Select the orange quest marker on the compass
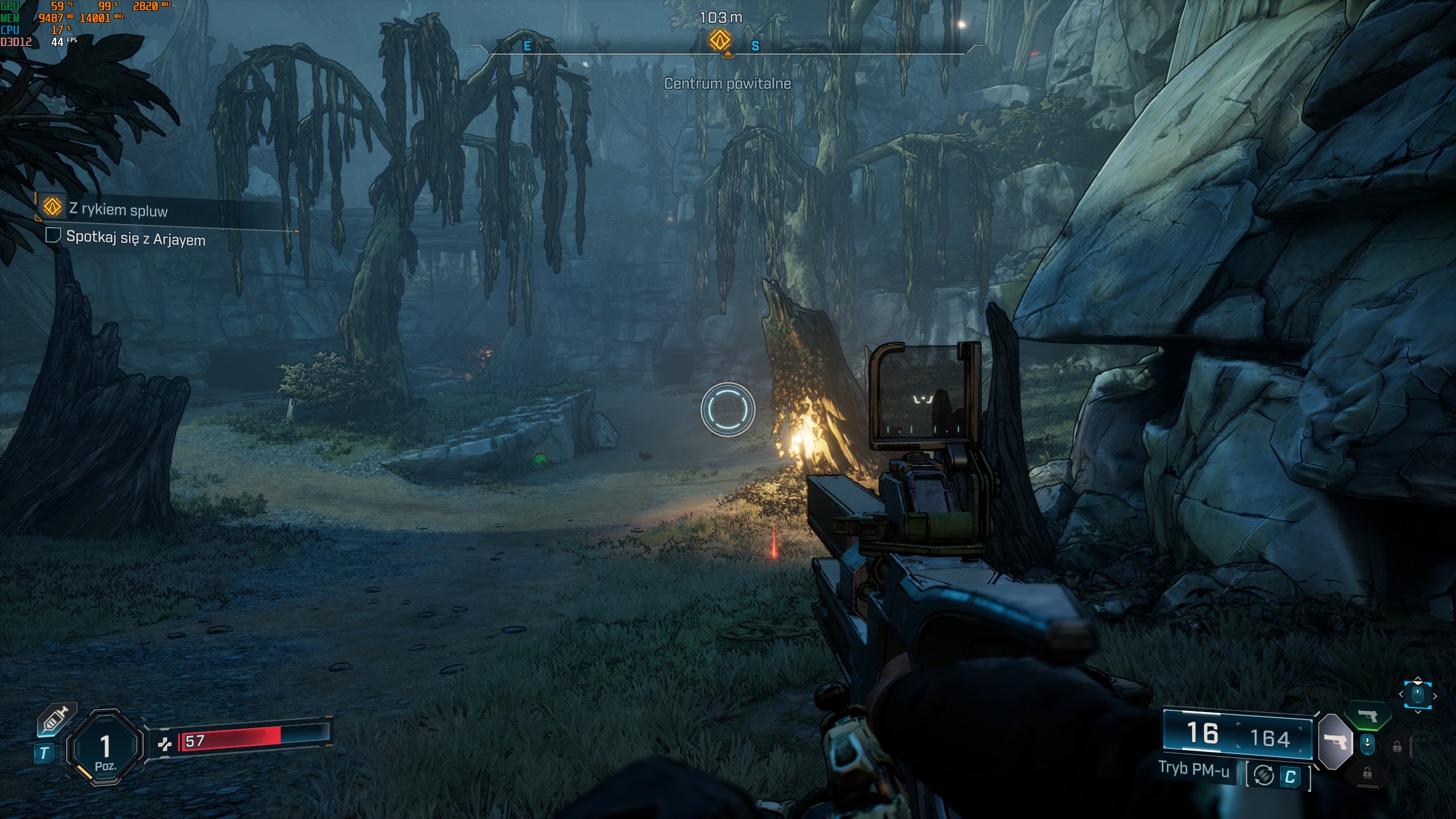This screenshot has height=819, width=1456. [x=719, y=40]
